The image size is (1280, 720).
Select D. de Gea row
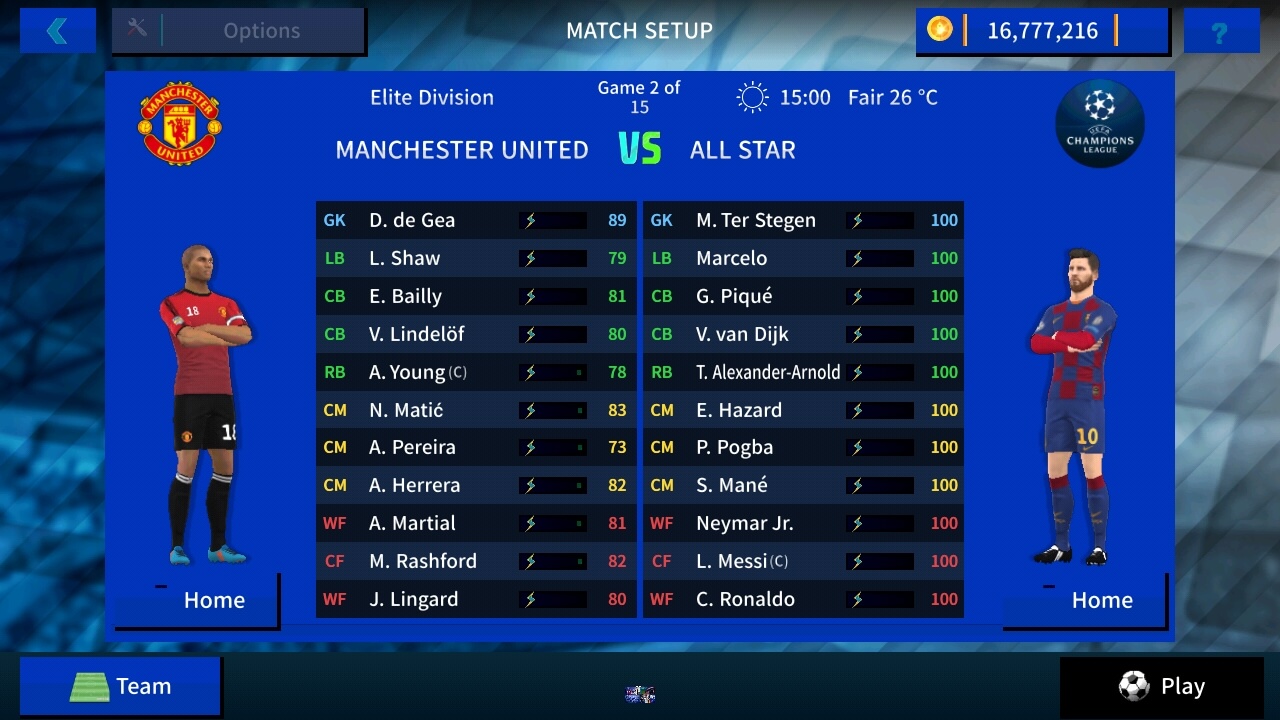tap(475, 220)
